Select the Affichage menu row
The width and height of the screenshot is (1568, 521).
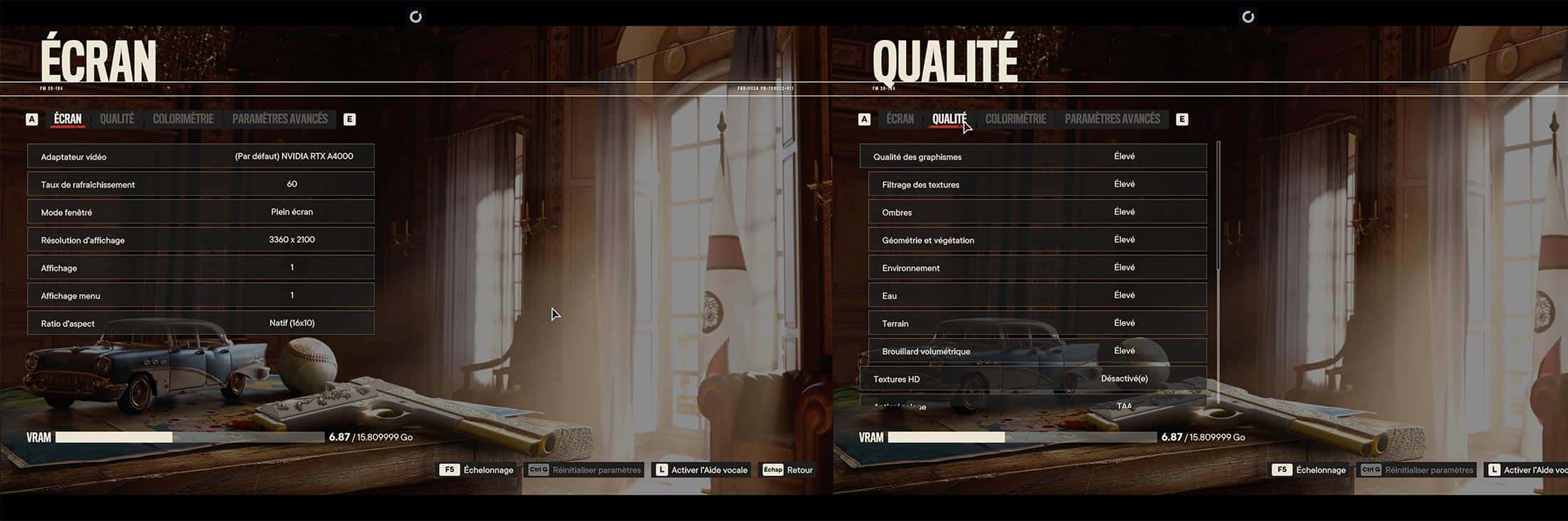click(x=200, y=295)
